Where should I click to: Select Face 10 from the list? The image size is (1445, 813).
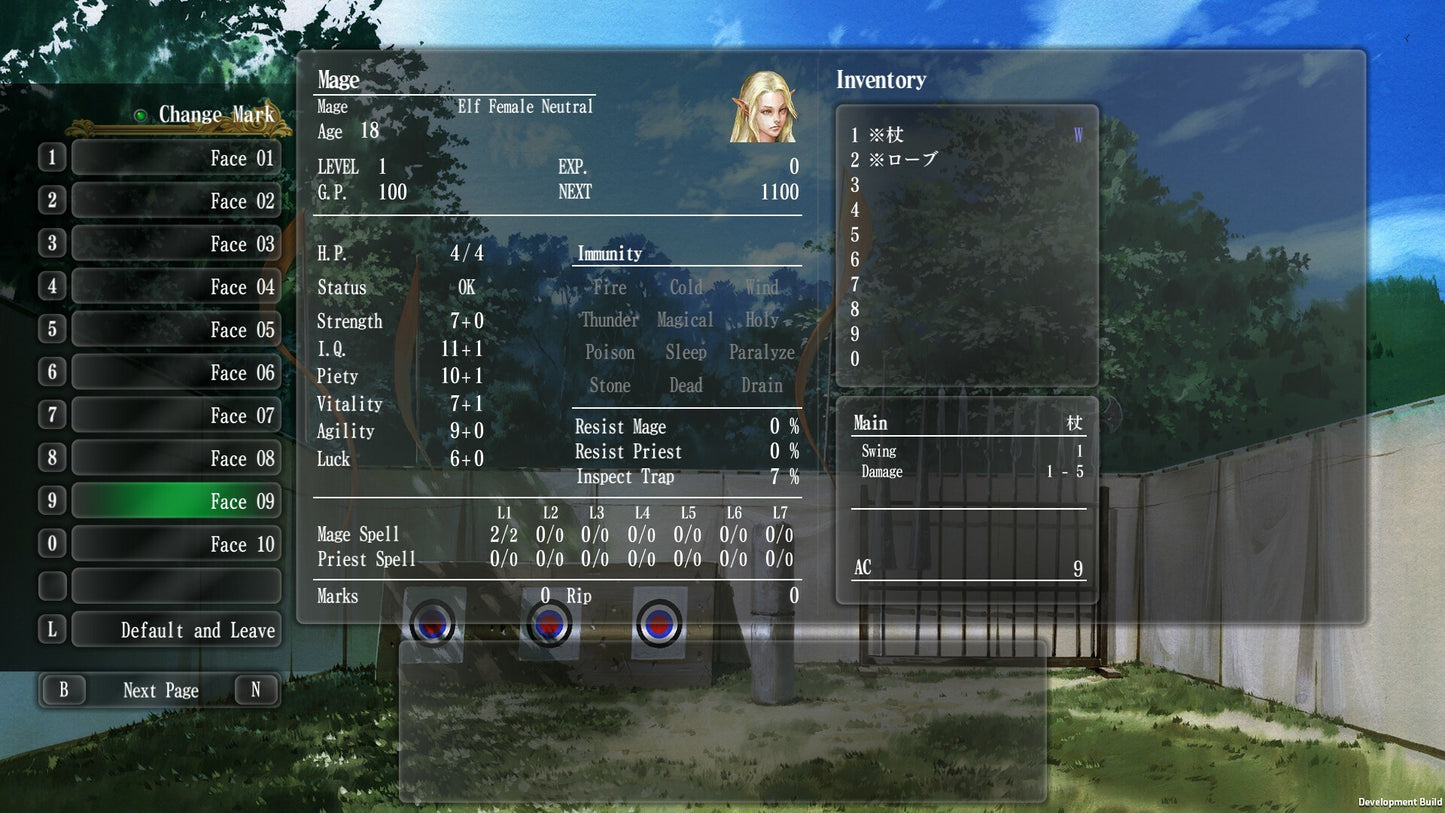(176, 545)
